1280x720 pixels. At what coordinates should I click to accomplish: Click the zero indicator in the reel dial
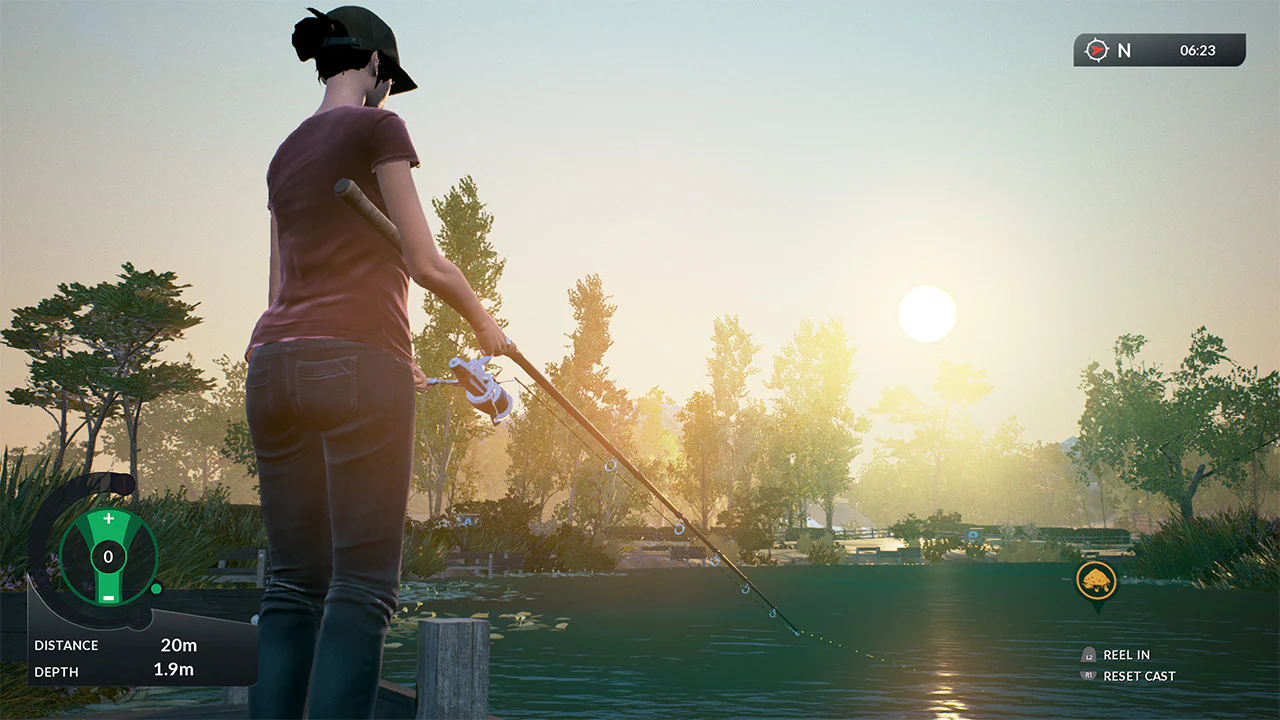tap(108, 557)
